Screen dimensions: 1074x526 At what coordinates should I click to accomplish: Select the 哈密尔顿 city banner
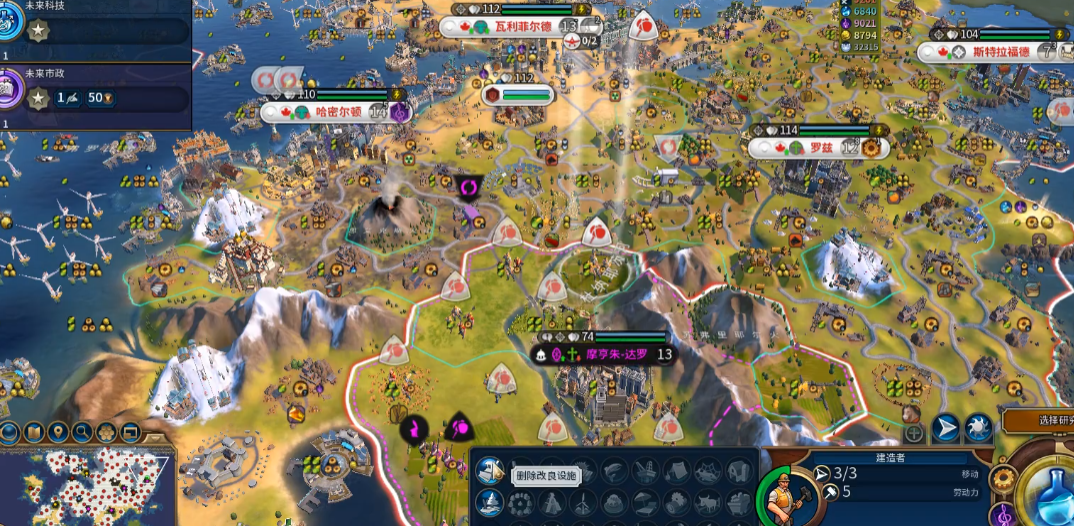328,112
